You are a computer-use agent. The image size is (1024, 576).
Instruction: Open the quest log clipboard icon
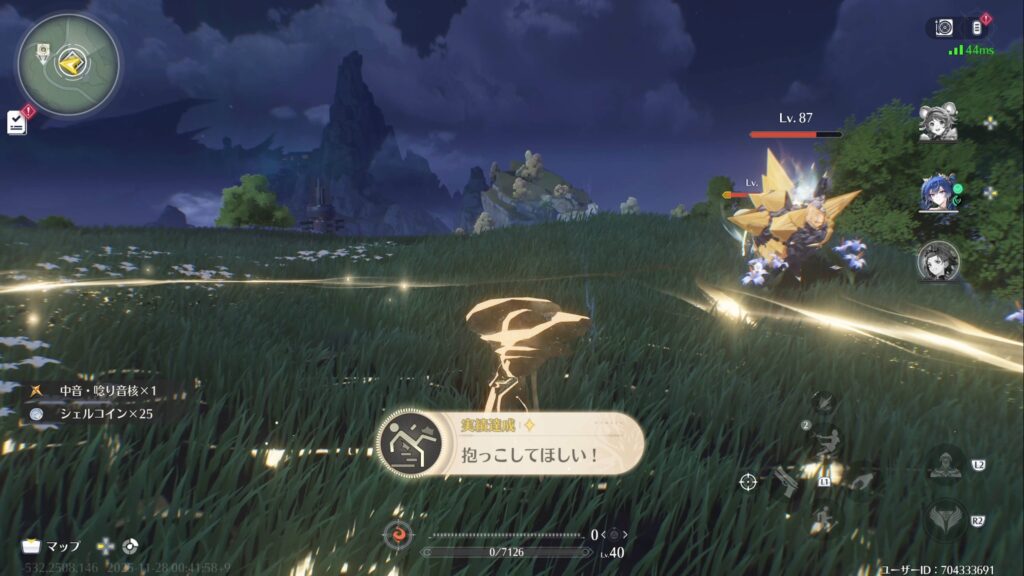[17, 122]
